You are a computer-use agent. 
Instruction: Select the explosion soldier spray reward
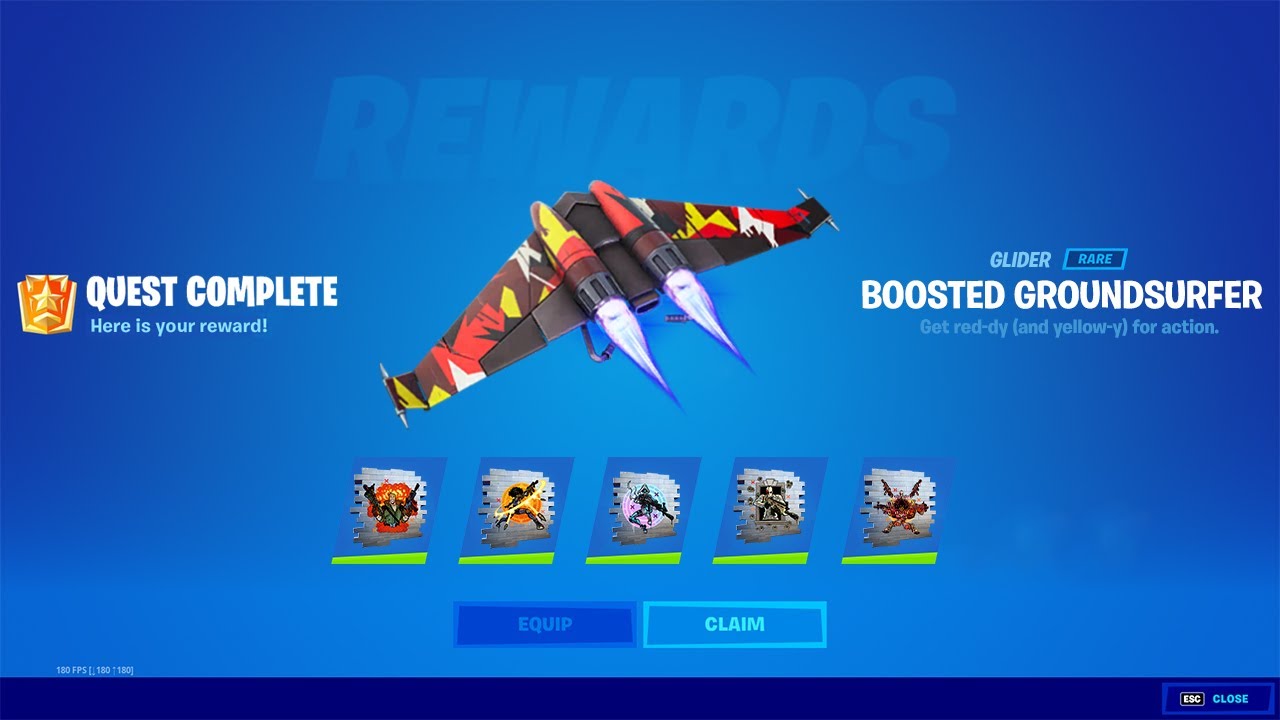coord(388,506)
